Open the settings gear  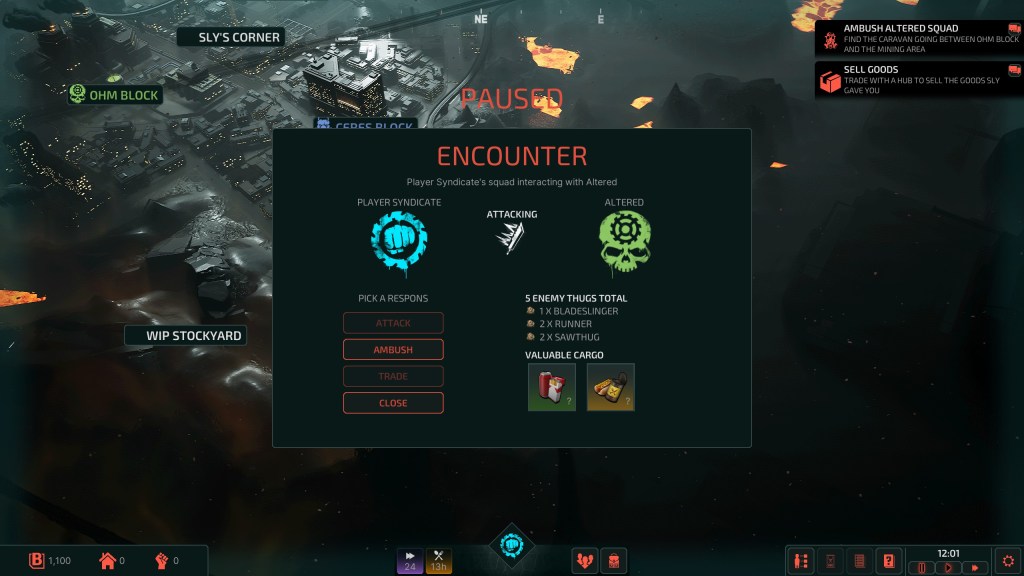click(x=1008, y=561)
